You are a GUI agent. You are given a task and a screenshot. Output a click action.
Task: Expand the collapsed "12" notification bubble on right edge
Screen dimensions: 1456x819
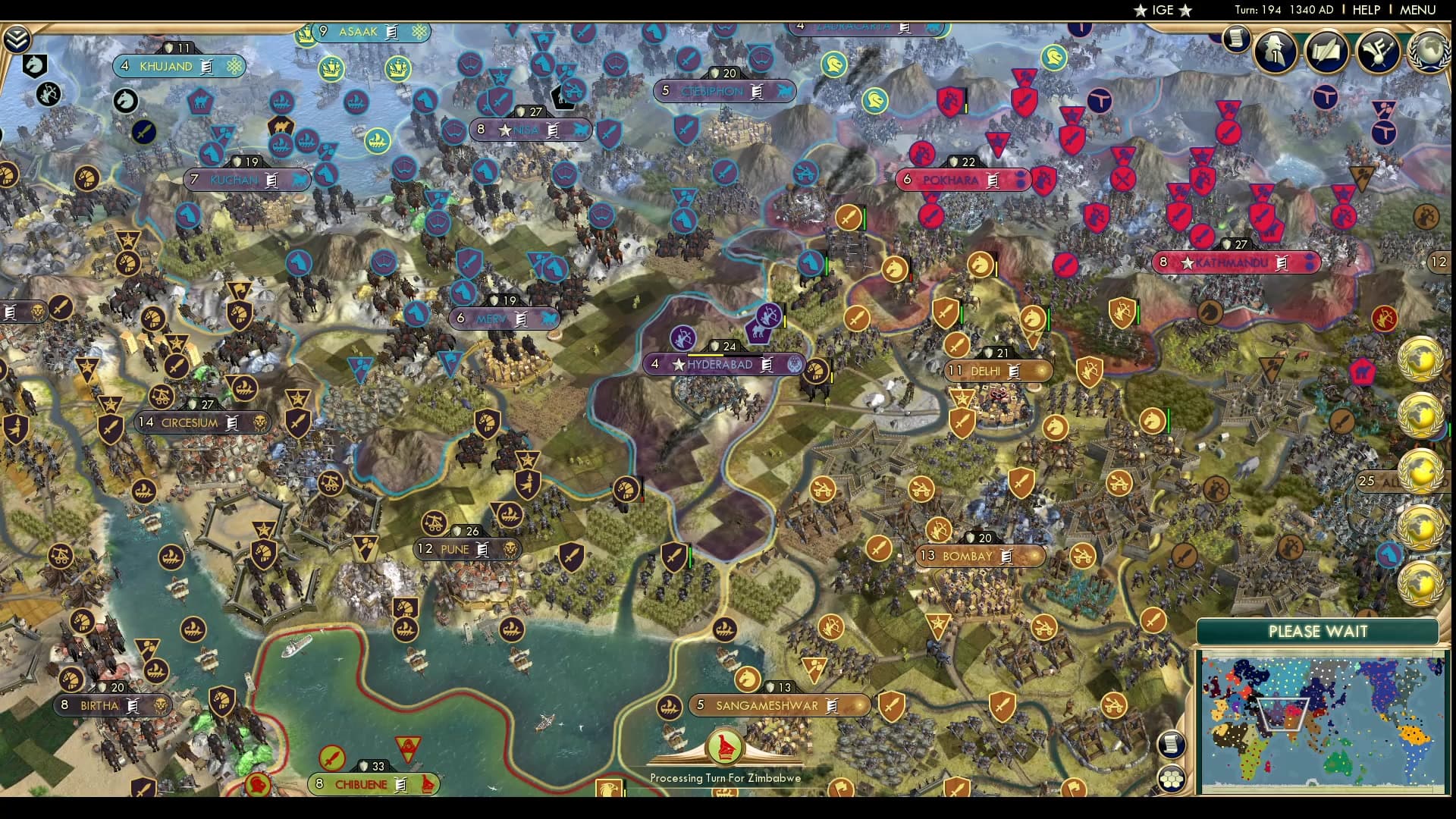[1440, 262]
